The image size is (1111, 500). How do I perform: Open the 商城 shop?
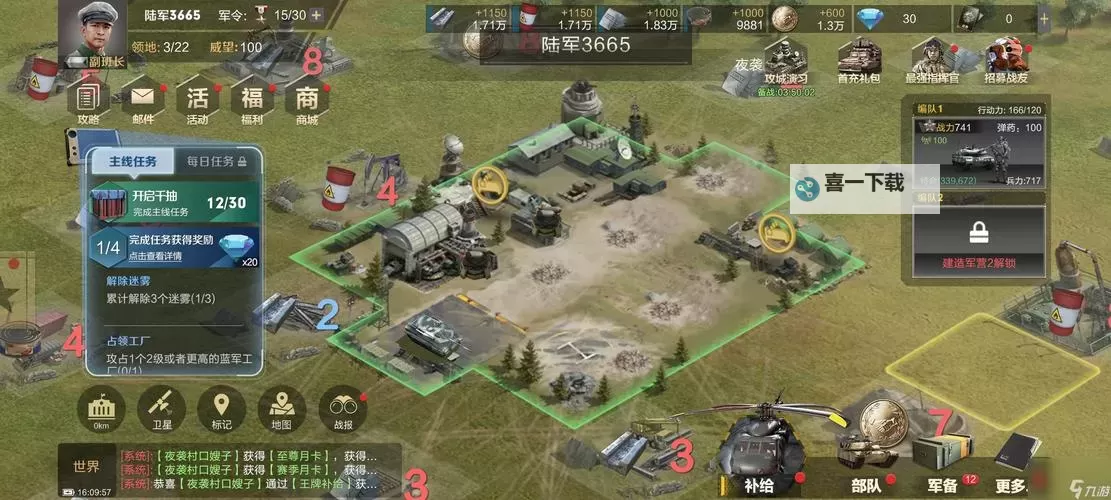tap(307, 99)
